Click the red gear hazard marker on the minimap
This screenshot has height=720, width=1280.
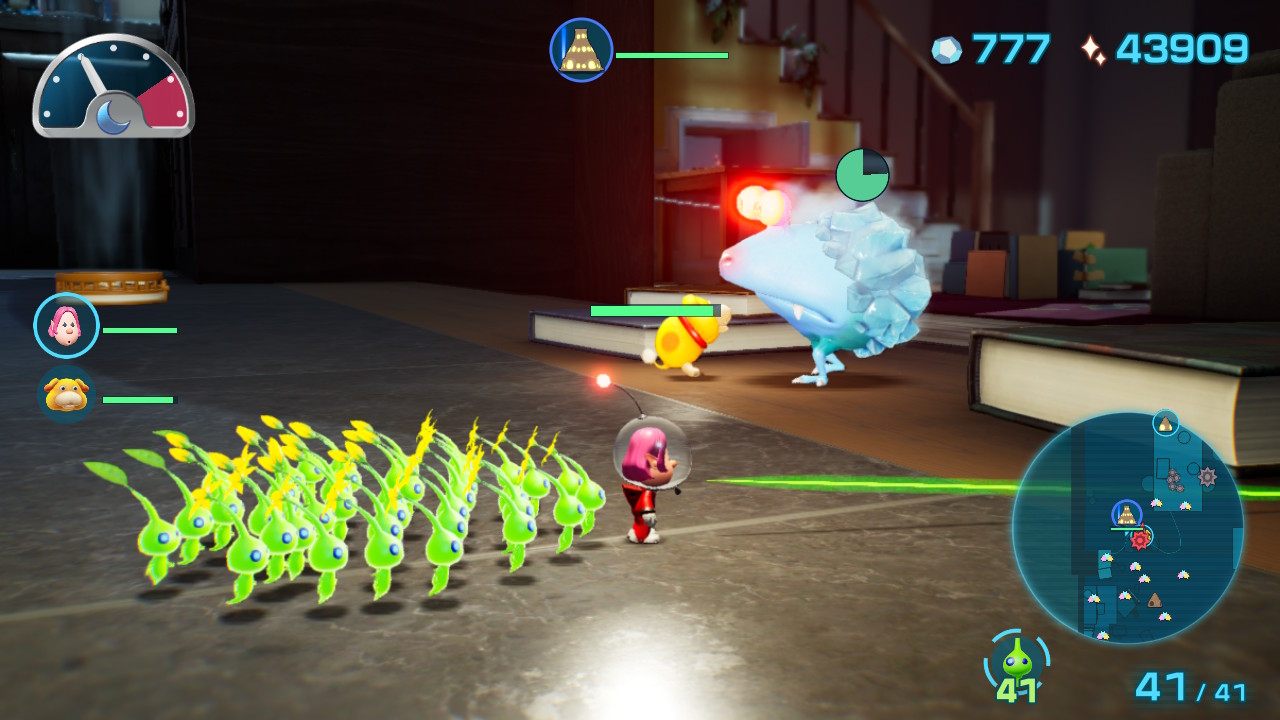pos(1140,539)
